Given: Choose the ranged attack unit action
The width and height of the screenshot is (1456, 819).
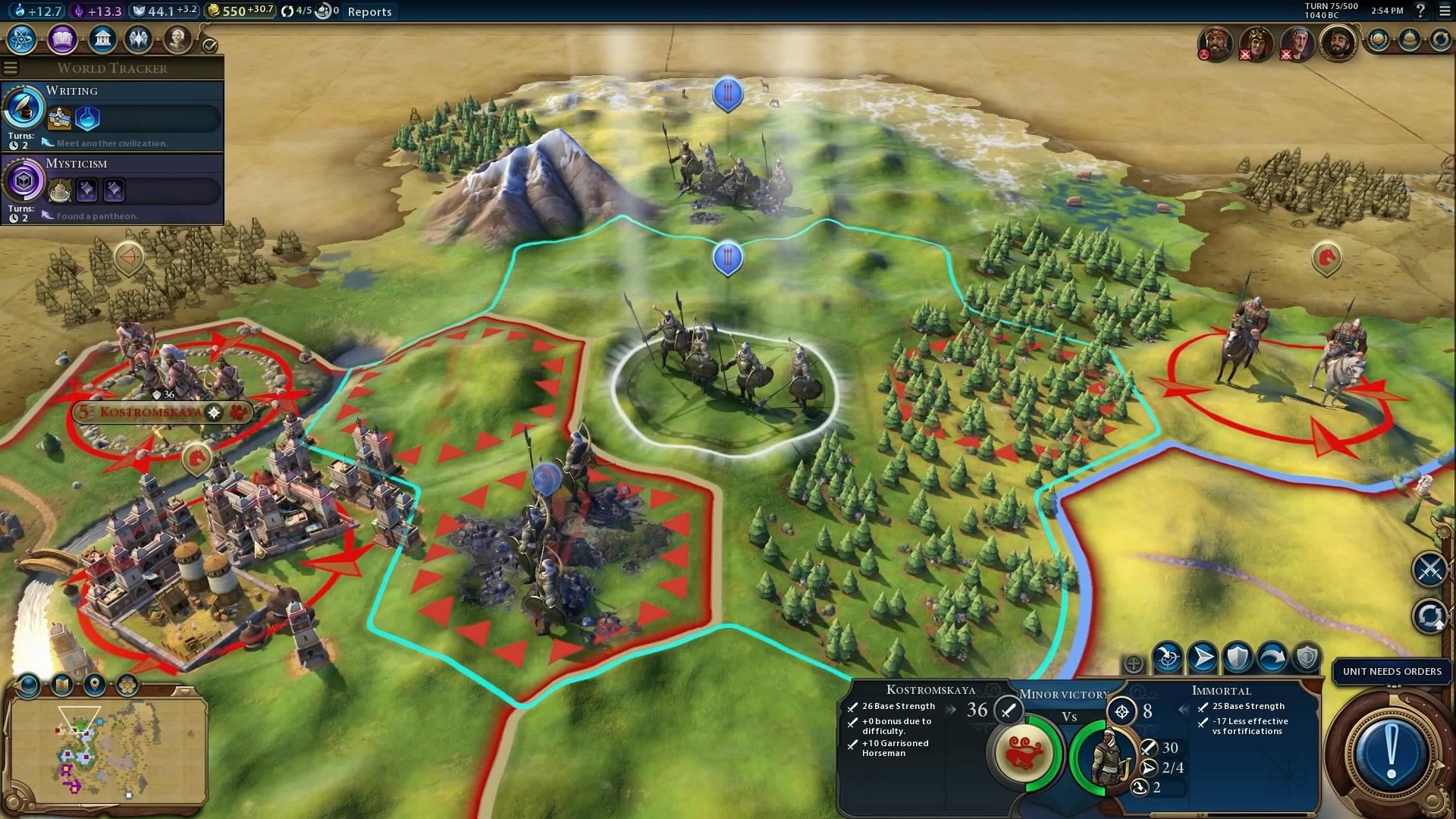Looking at the screenshot, I should pos(1168,657).
